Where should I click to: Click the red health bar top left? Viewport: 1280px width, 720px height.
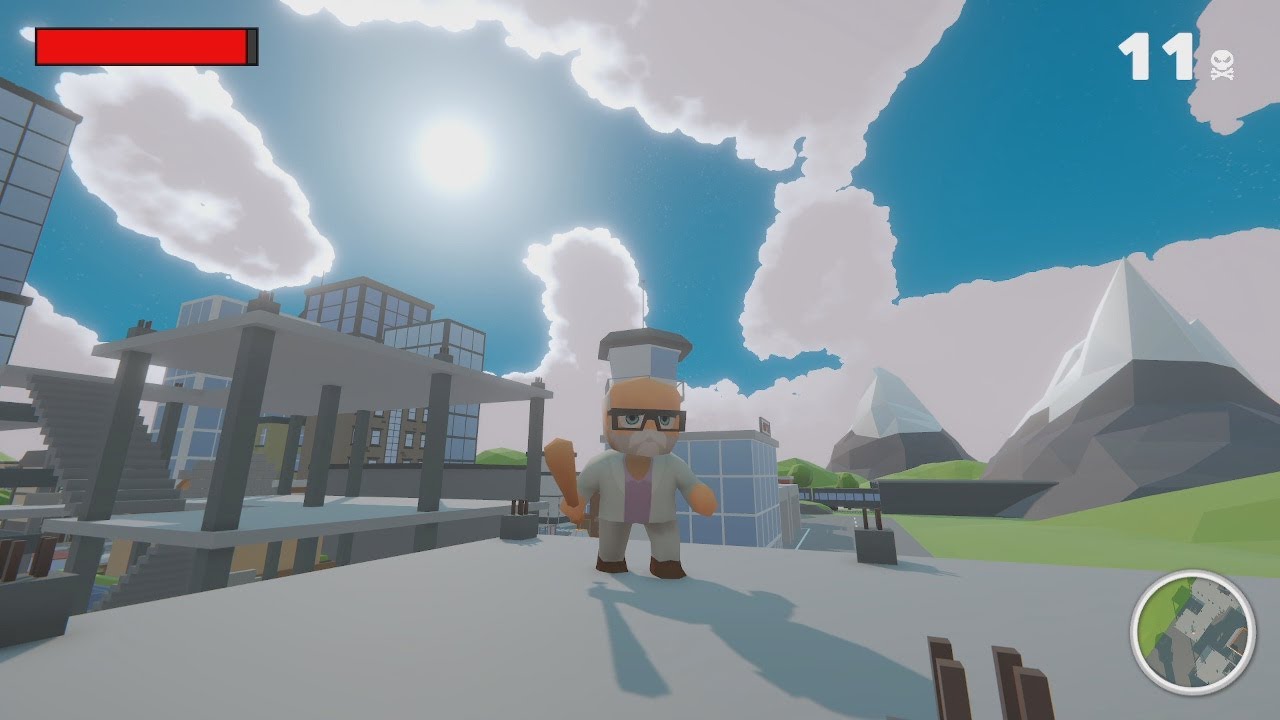click(x=140, y=45)
